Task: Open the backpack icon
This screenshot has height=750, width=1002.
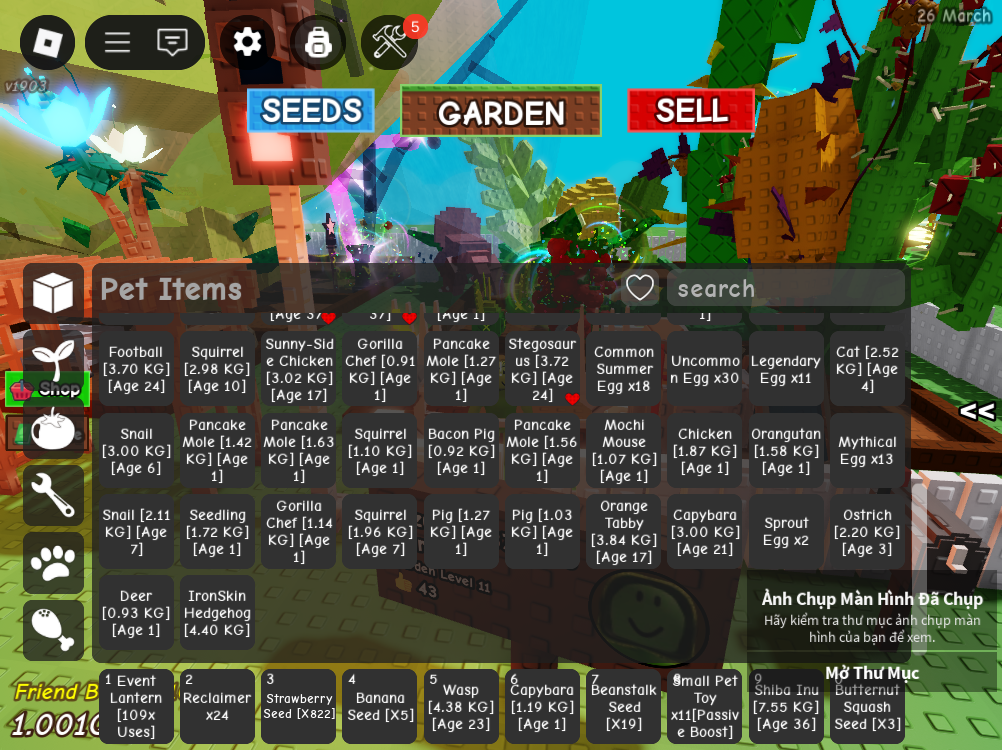Action: pyautogui.click(x=318, y=42)
